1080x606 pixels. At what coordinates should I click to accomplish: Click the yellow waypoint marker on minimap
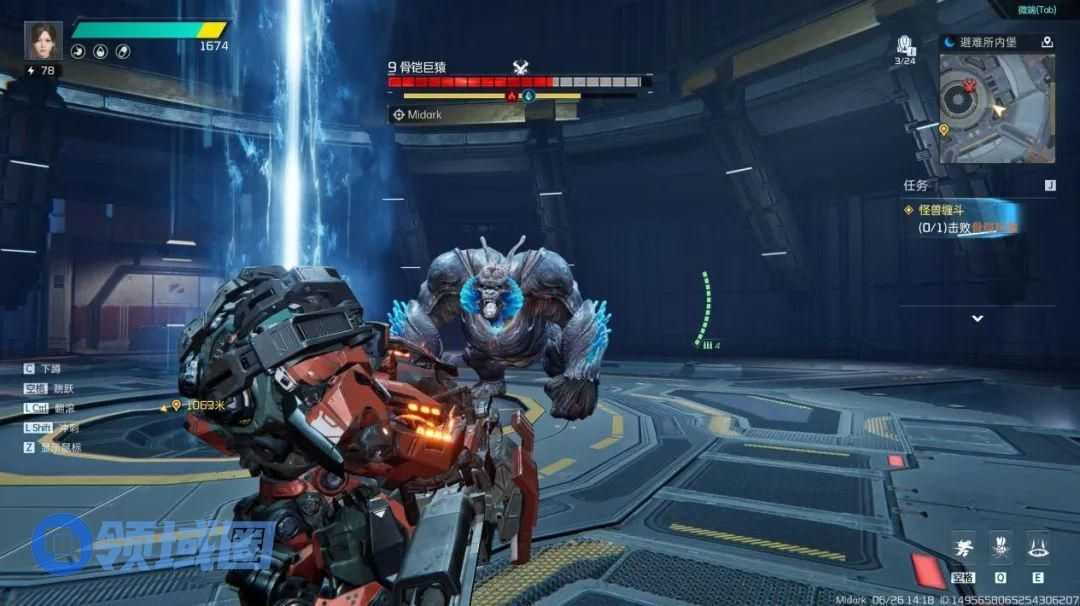click(x=944, y=129)
